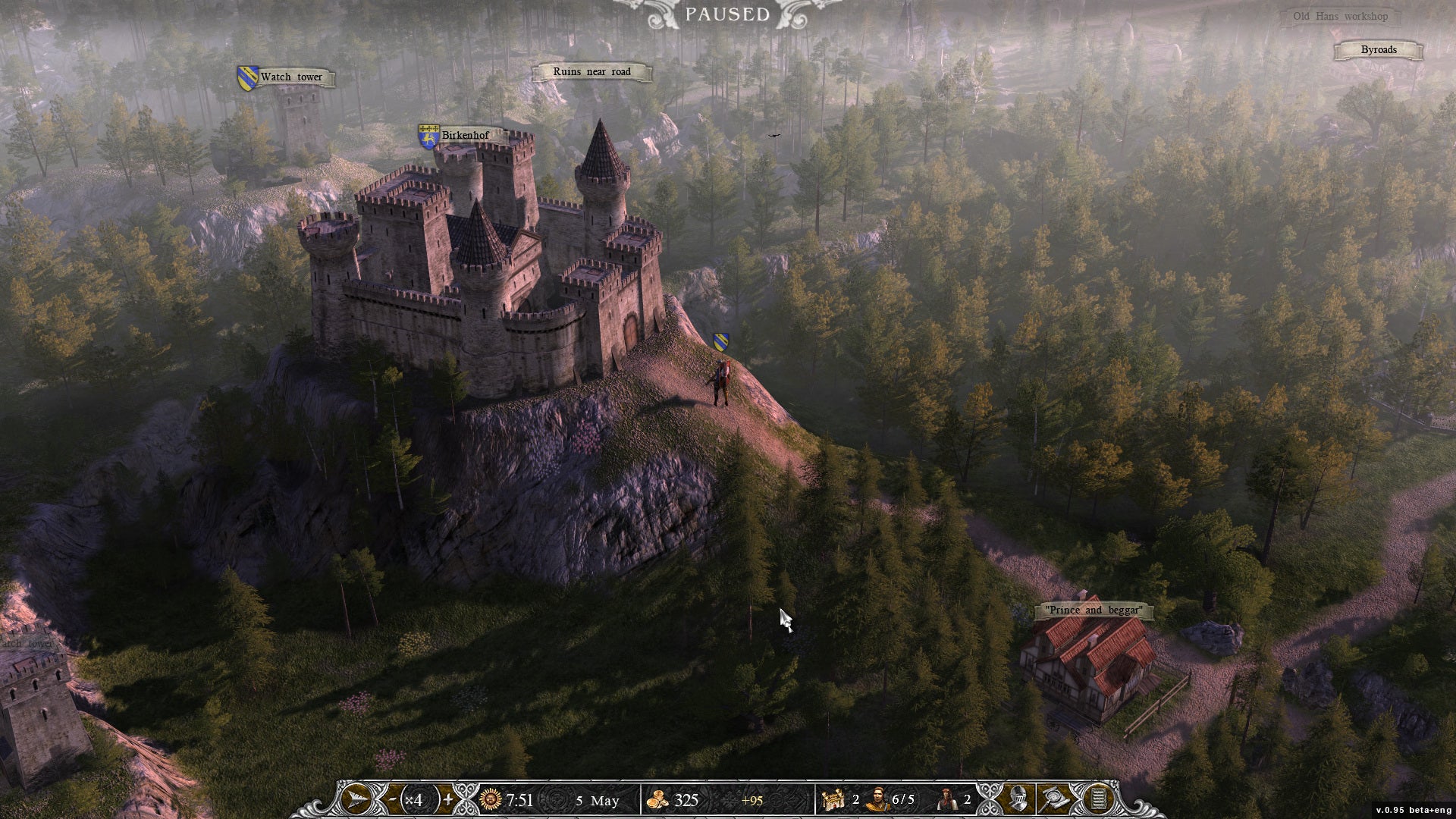Click the arrow icon on the bottom bar
Screen dimensions: 1456x819
pyautogui.click(x=356, y=799)
